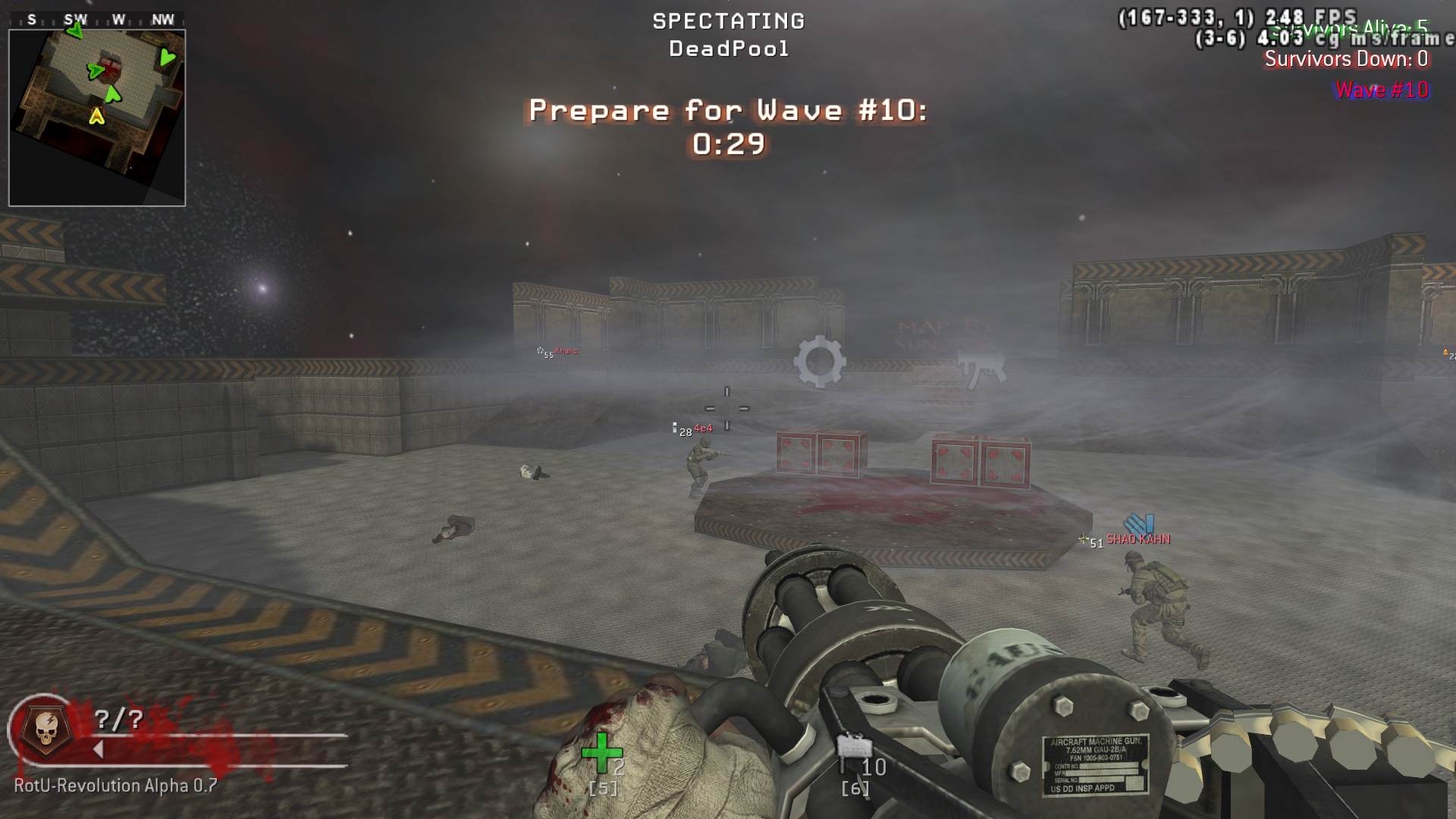1456x819 pixels.
Task: Select the NW compass heading label
Action: tap(162, 20)
